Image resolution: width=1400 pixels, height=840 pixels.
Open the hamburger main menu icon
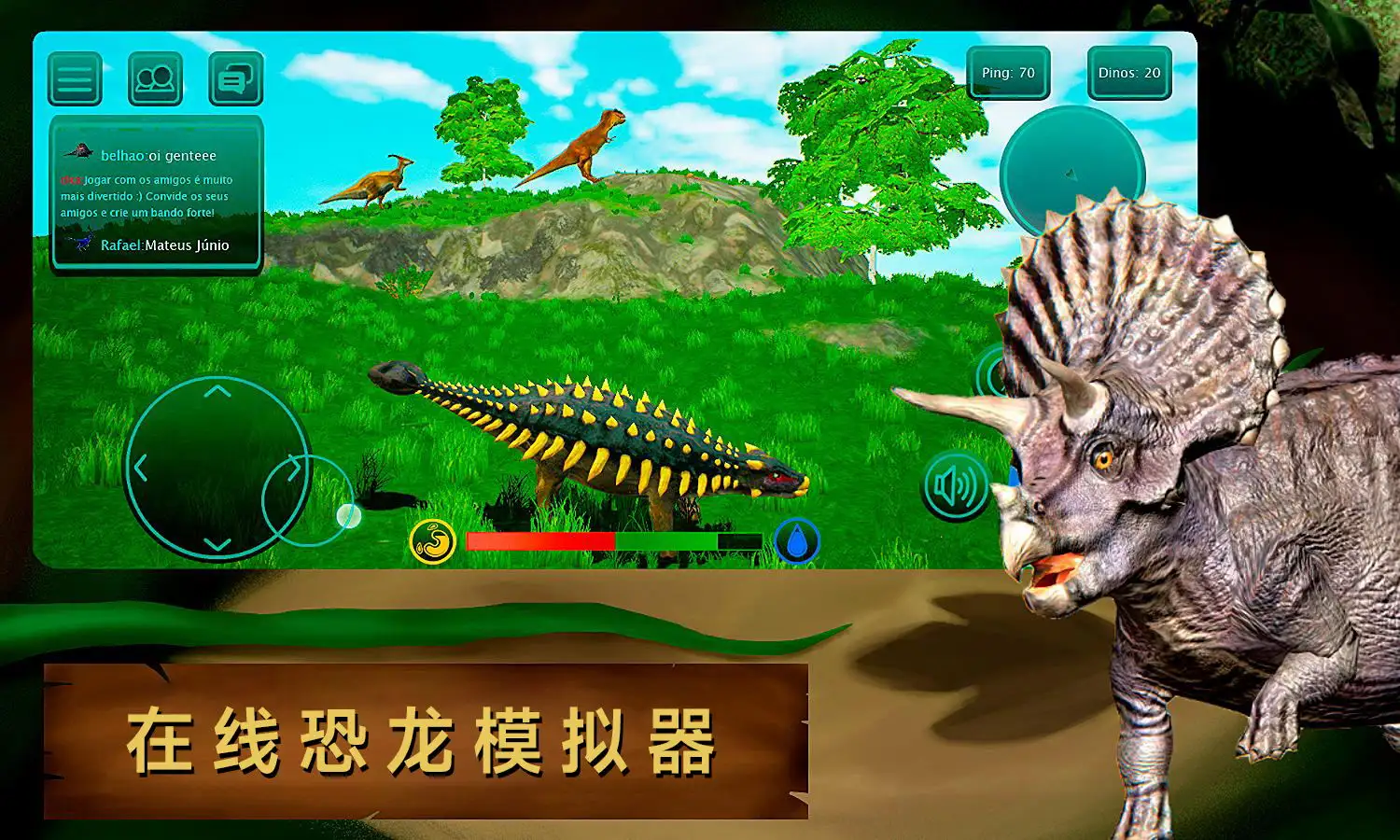[x=75, y=78]
